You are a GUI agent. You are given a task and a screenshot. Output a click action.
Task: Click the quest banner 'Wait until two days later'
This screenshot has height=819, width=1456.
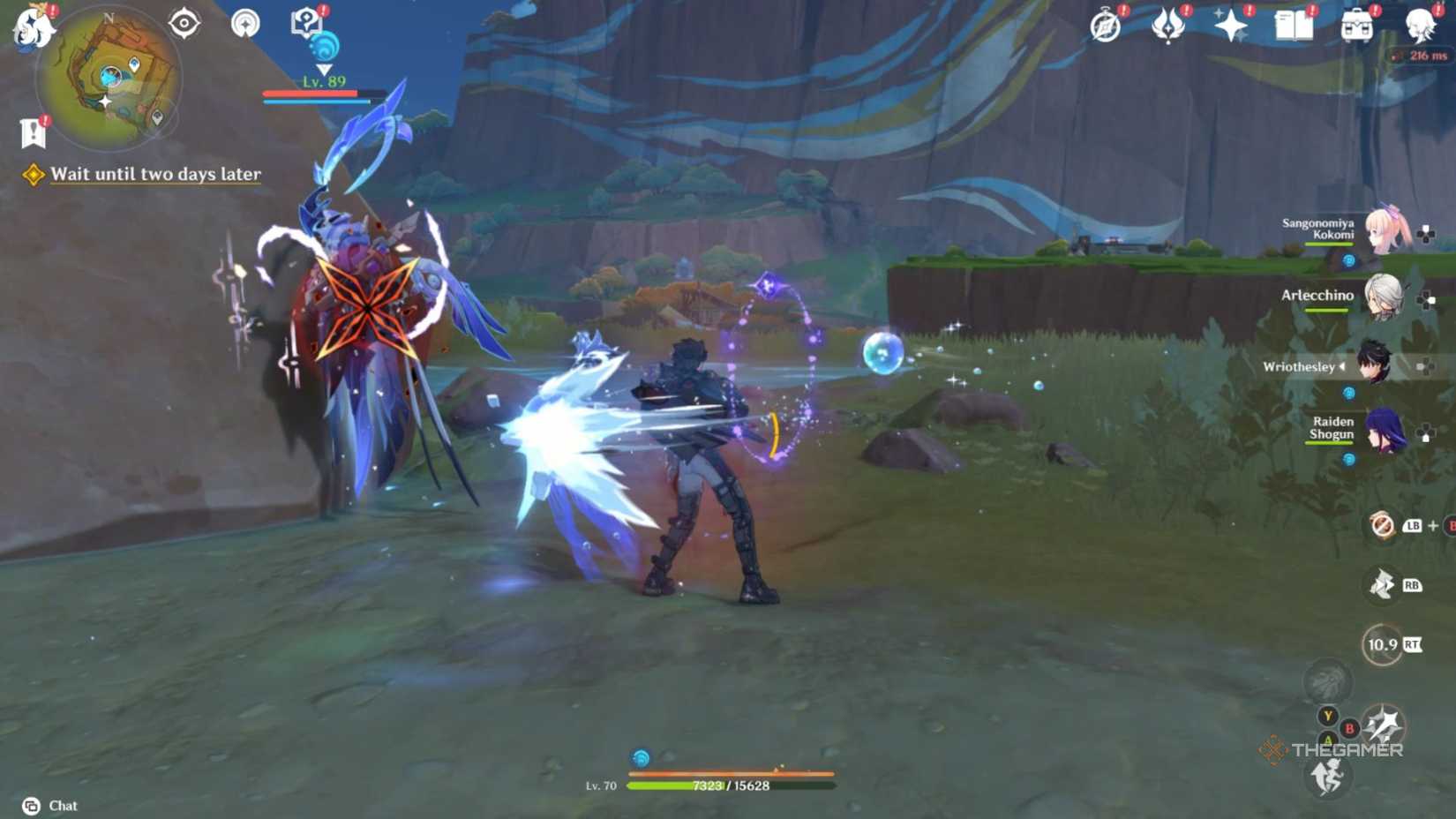(x=154, y=174)
